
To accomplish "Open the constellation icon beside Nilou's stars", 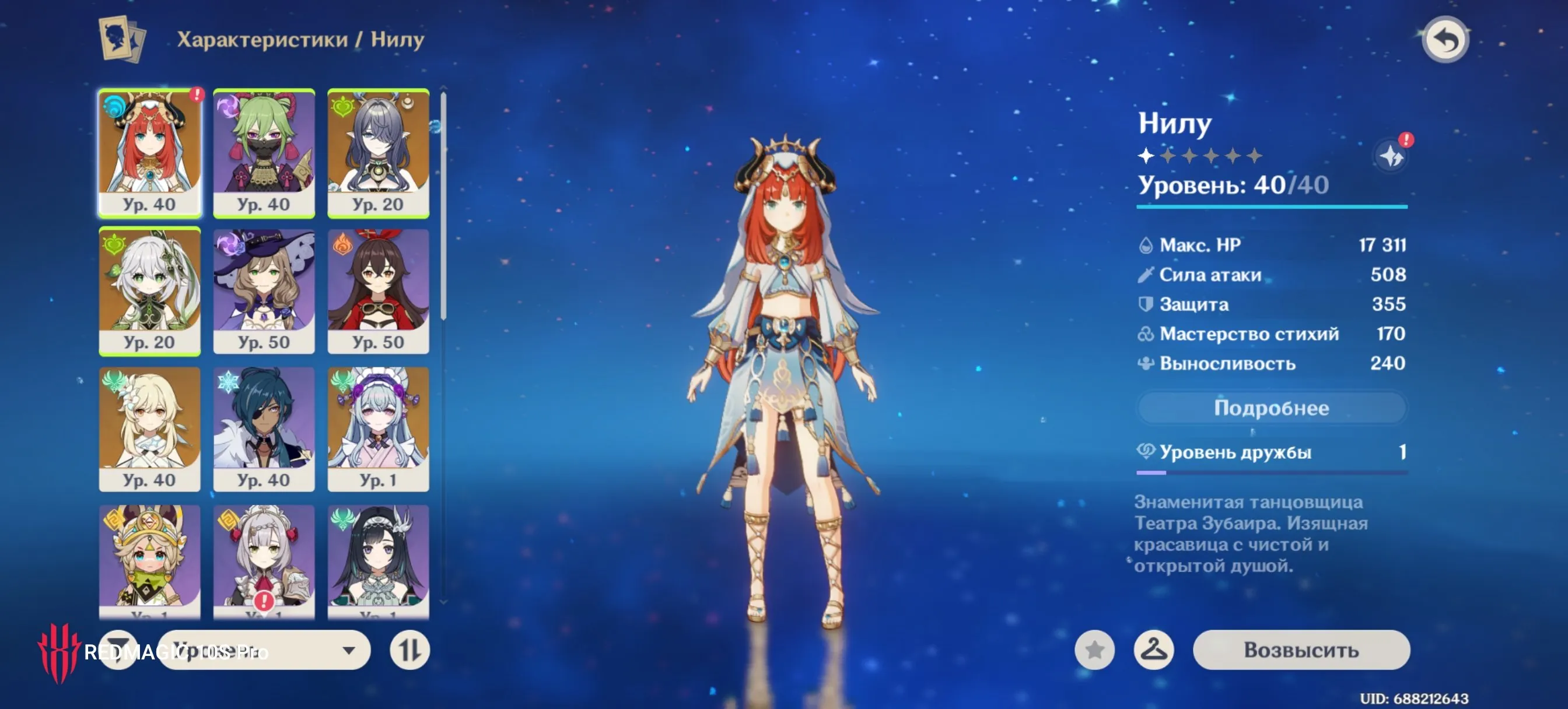I will (1391, 155).
